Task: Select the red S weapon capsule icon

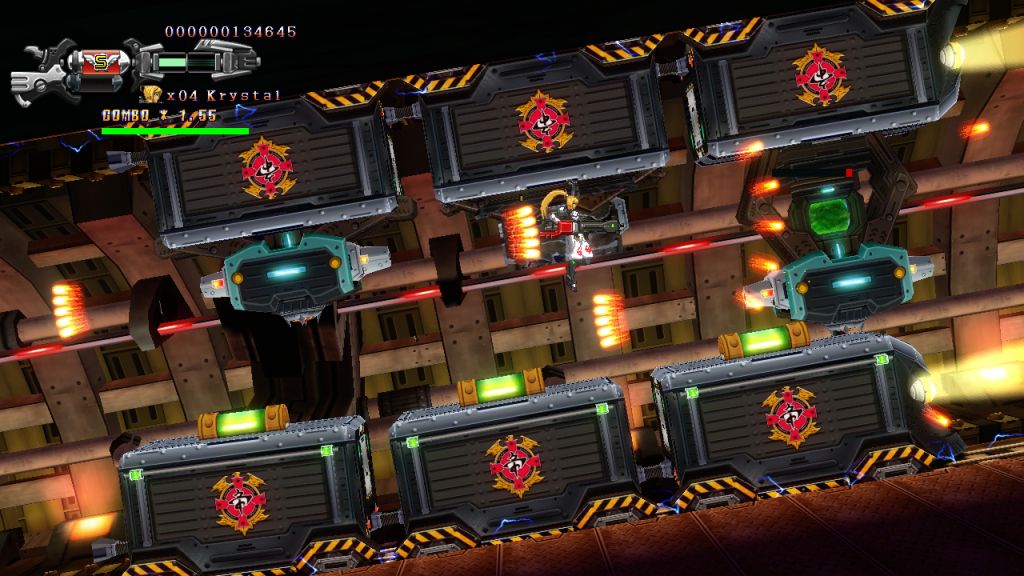Action: tap(100, 62)
